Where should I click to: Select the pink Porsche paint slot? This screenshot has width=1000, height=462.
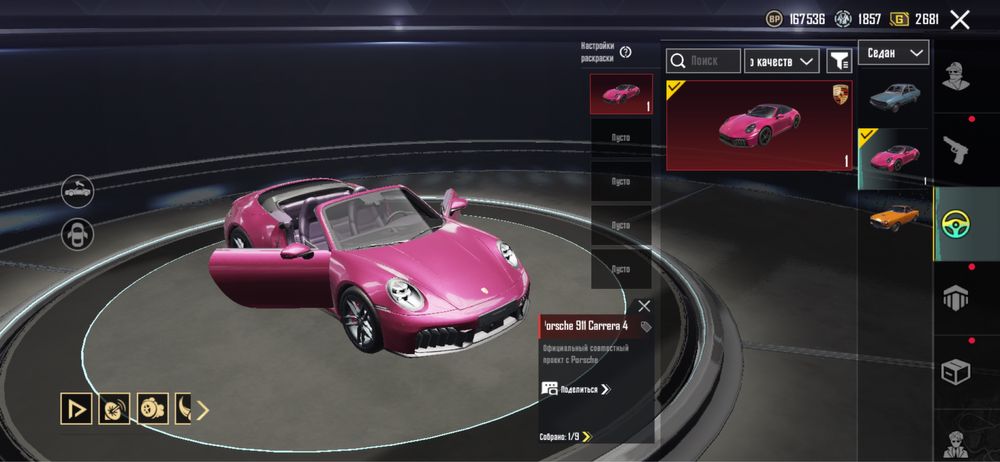click(620, 94)
